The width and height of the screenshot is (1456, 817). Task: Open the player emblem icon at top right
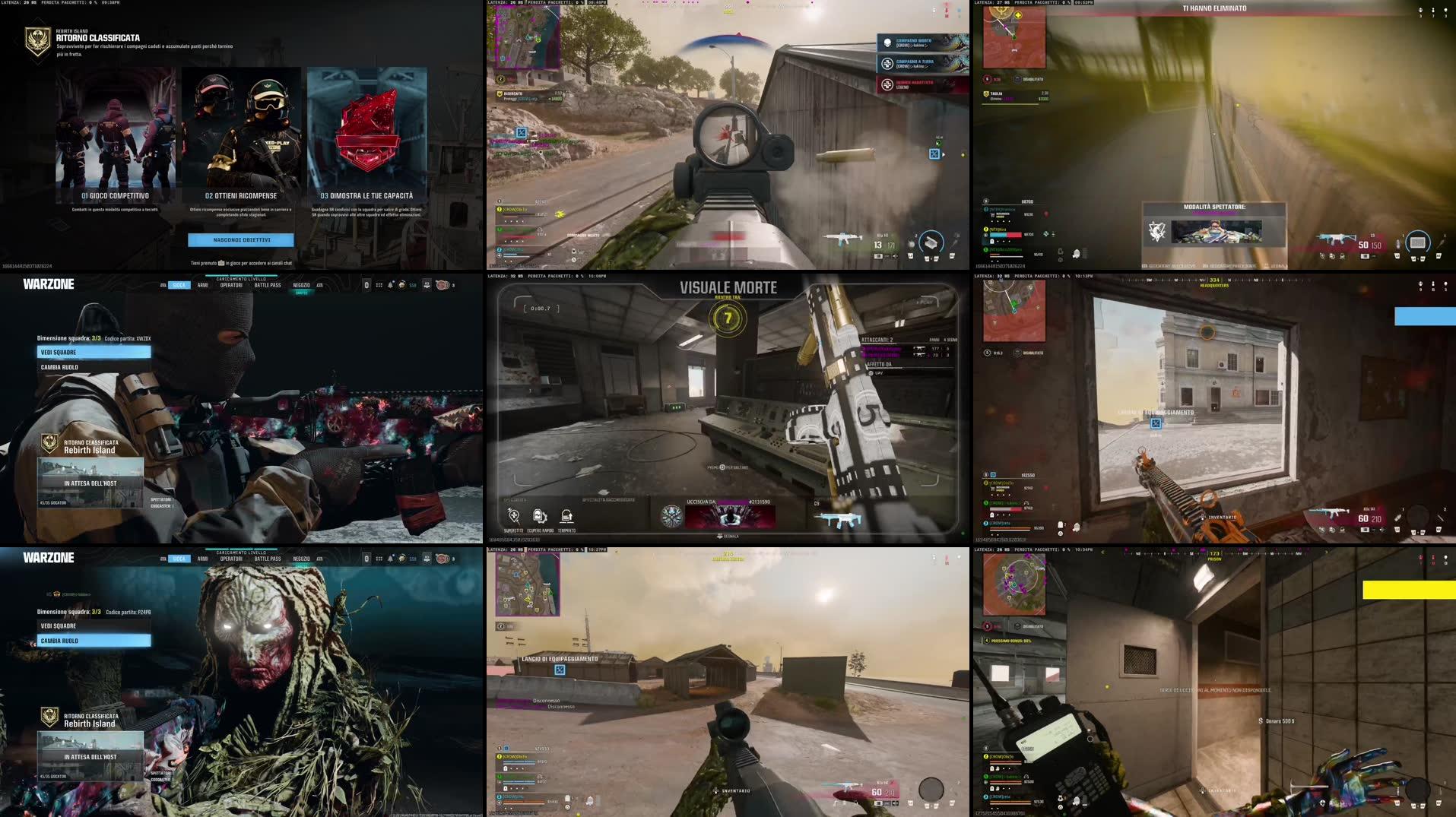(442, 284)
